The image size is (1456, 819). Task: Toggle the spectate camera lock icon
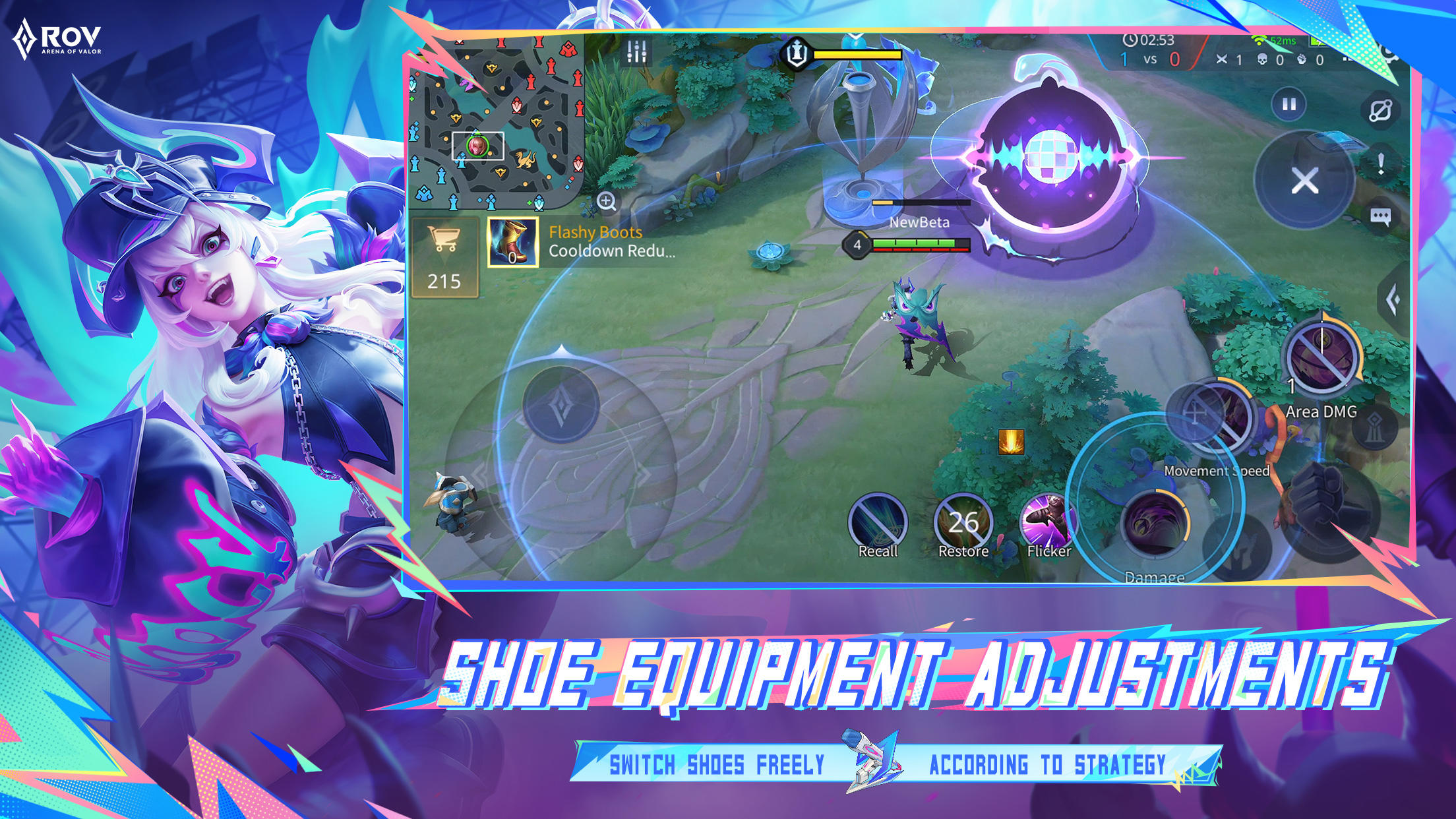[x=1380, y=111]
